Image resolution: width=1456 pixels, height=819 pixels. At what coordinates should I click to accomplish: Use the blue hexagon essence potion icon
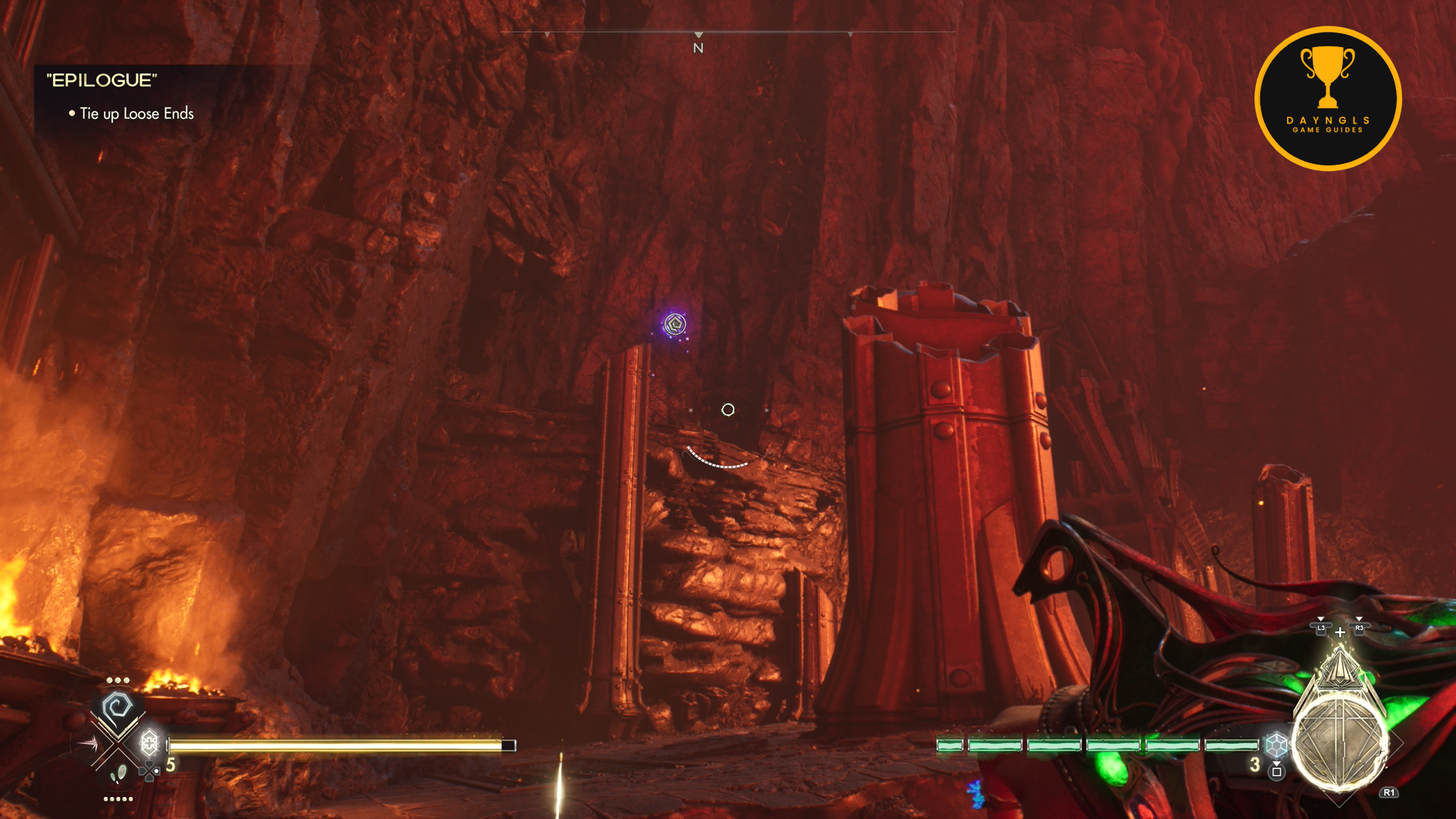click(1276, 745)
